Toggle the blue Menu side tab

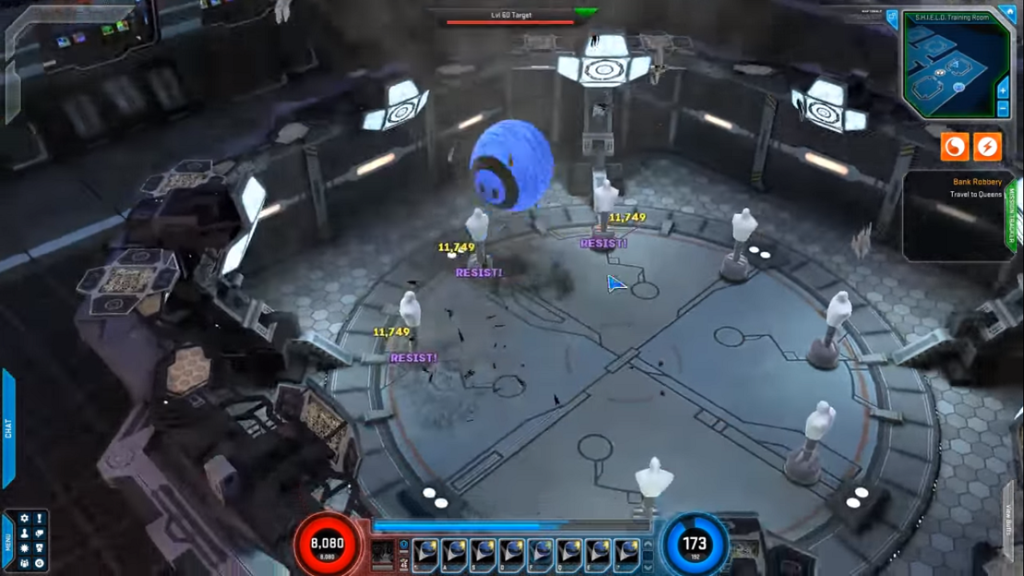pyautogui.click(x=7, y=542)
